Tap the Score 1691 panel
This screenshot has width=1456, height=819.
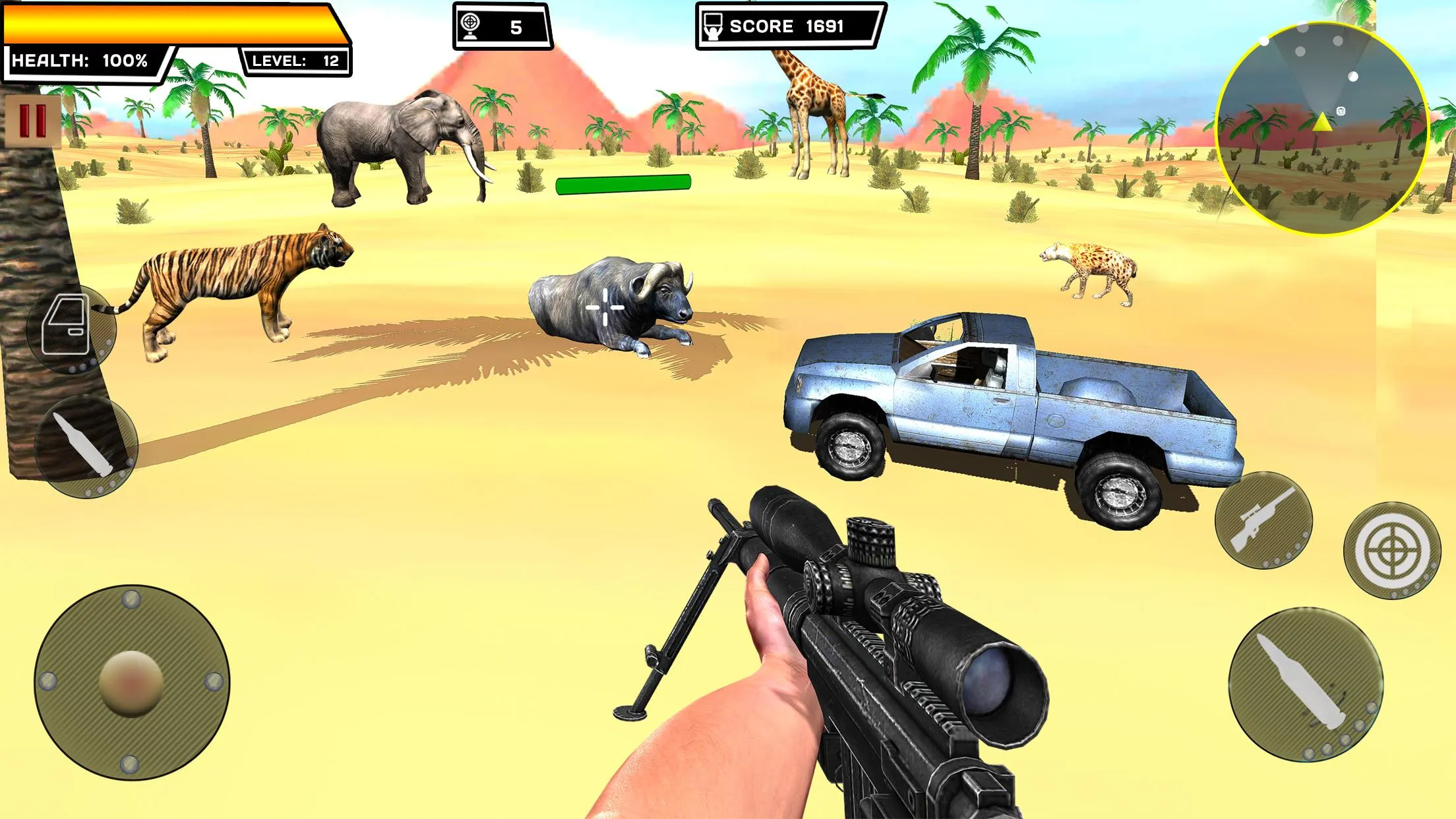click(x=785, y=27)
